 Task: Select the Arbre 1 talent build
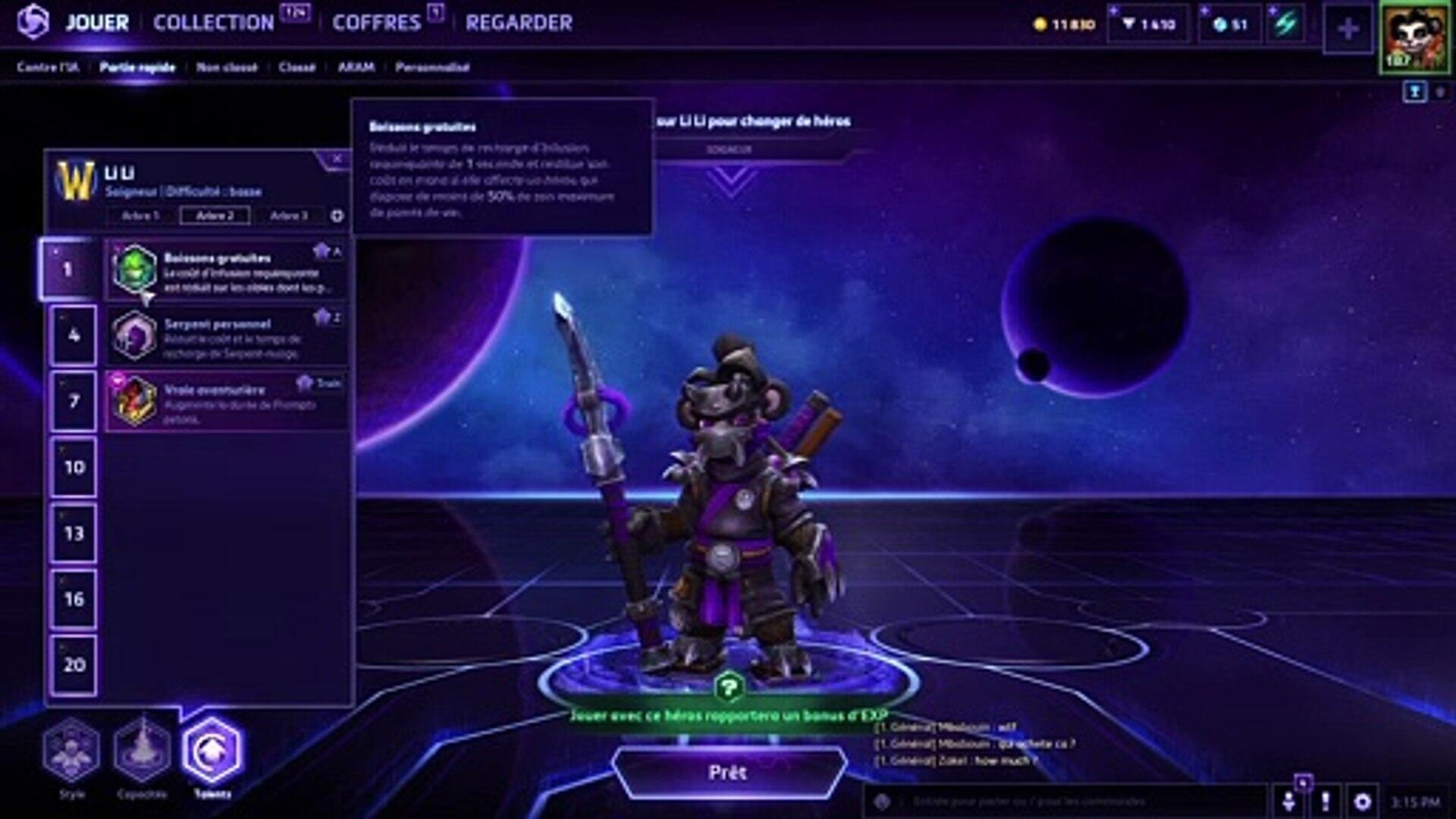pyautogui.click(x=140, y=215)
